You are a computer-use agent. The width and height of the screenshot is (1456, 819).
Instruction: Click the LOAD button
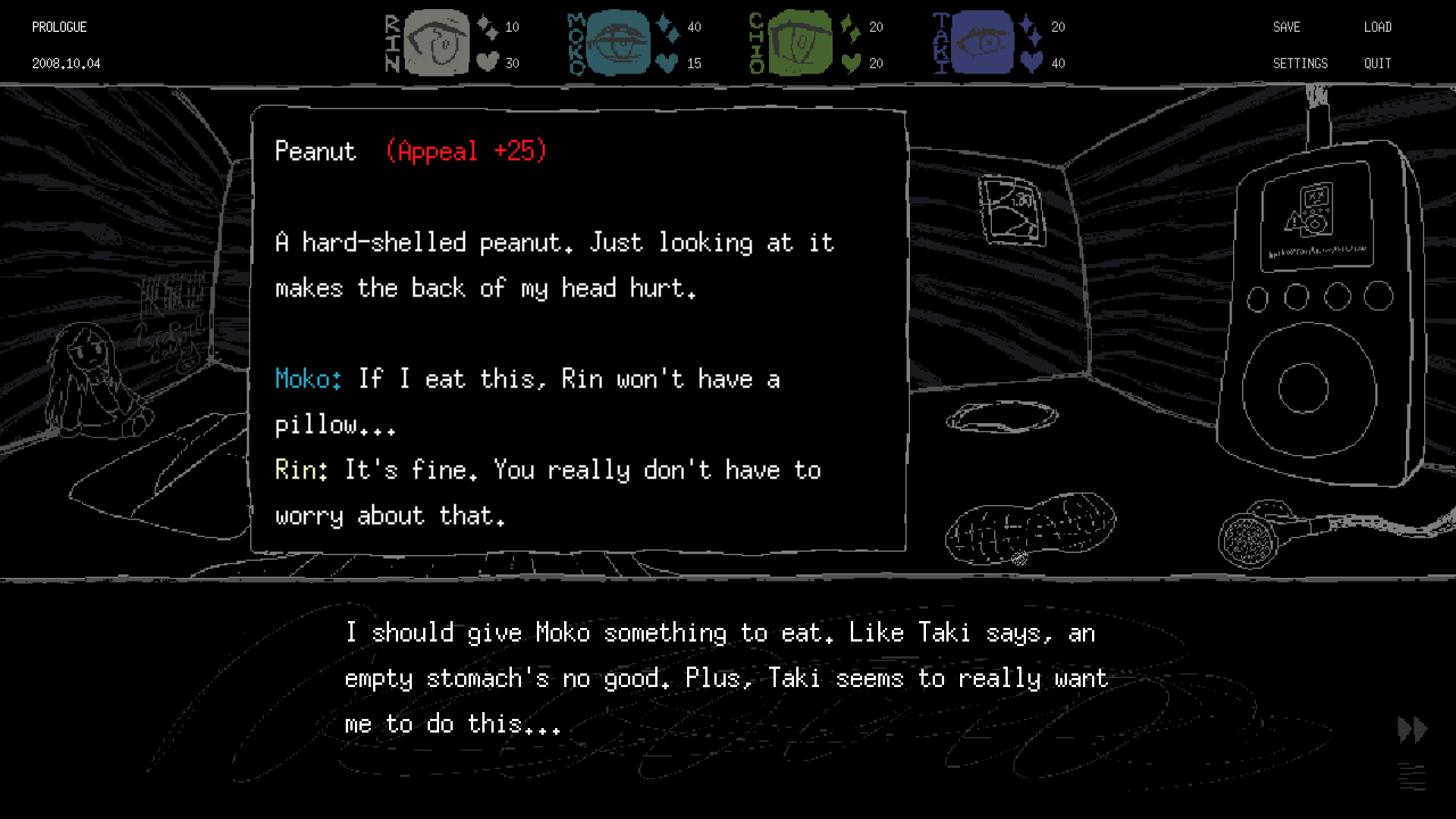tap(1377, 27)
